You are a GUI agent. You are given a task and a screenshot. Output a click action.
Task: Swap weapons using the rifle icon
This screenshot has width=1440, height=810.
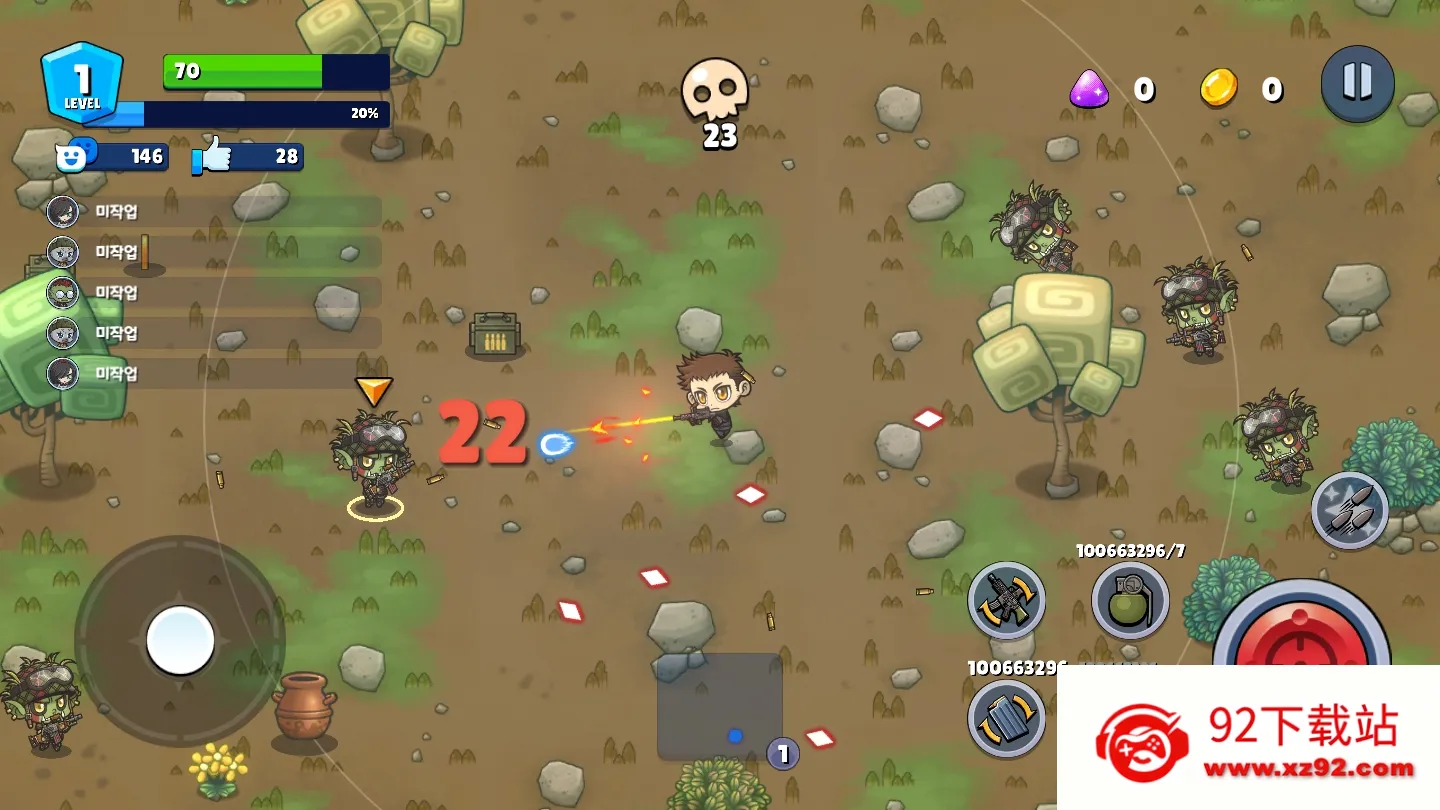[1006, 600]
